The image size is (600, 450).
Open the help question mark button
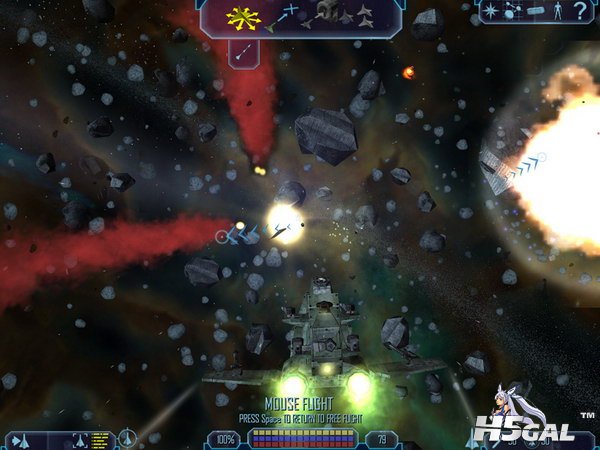tap(581, 12)
